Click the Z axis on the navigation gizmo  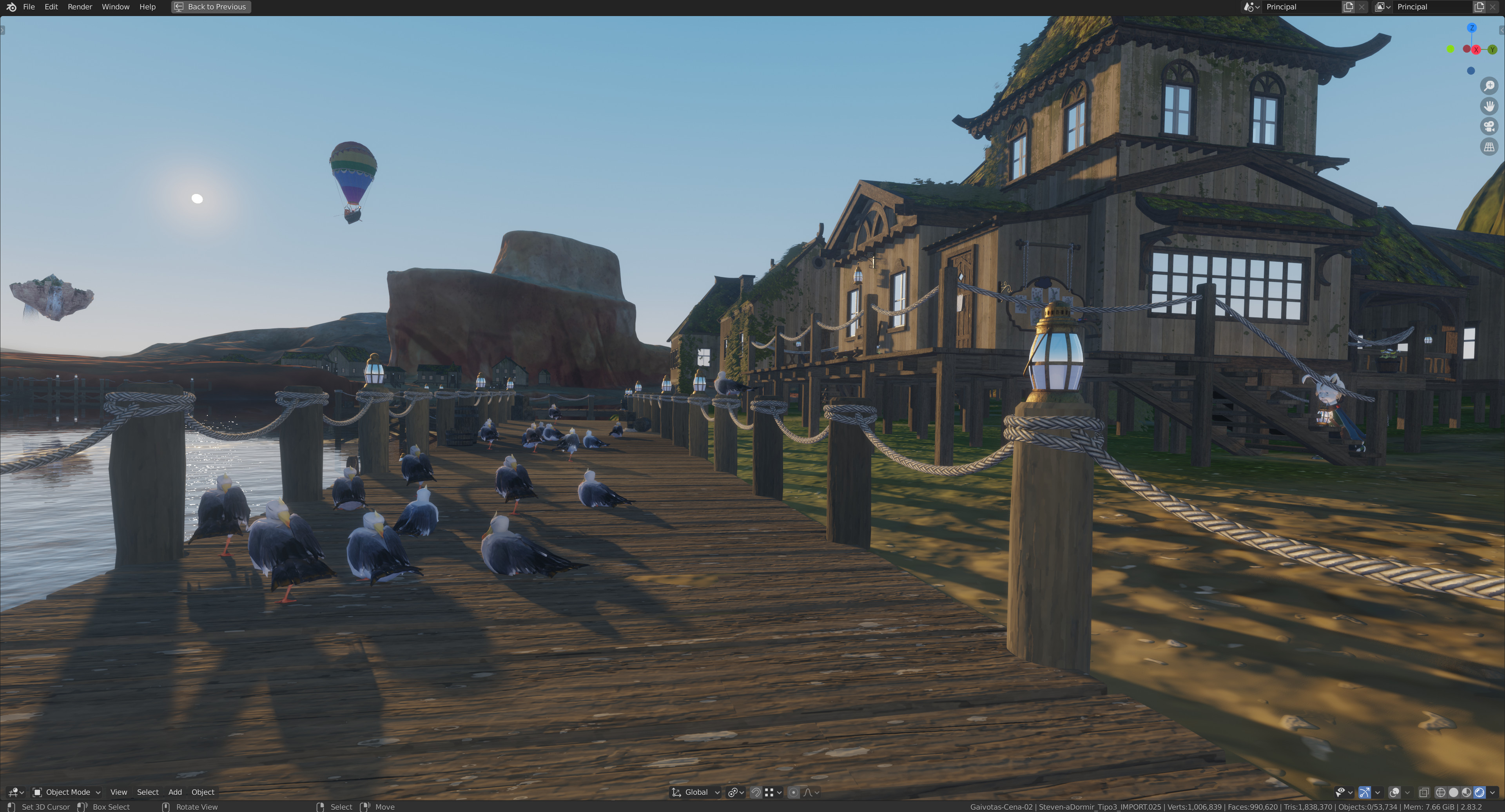(1472, 27)
